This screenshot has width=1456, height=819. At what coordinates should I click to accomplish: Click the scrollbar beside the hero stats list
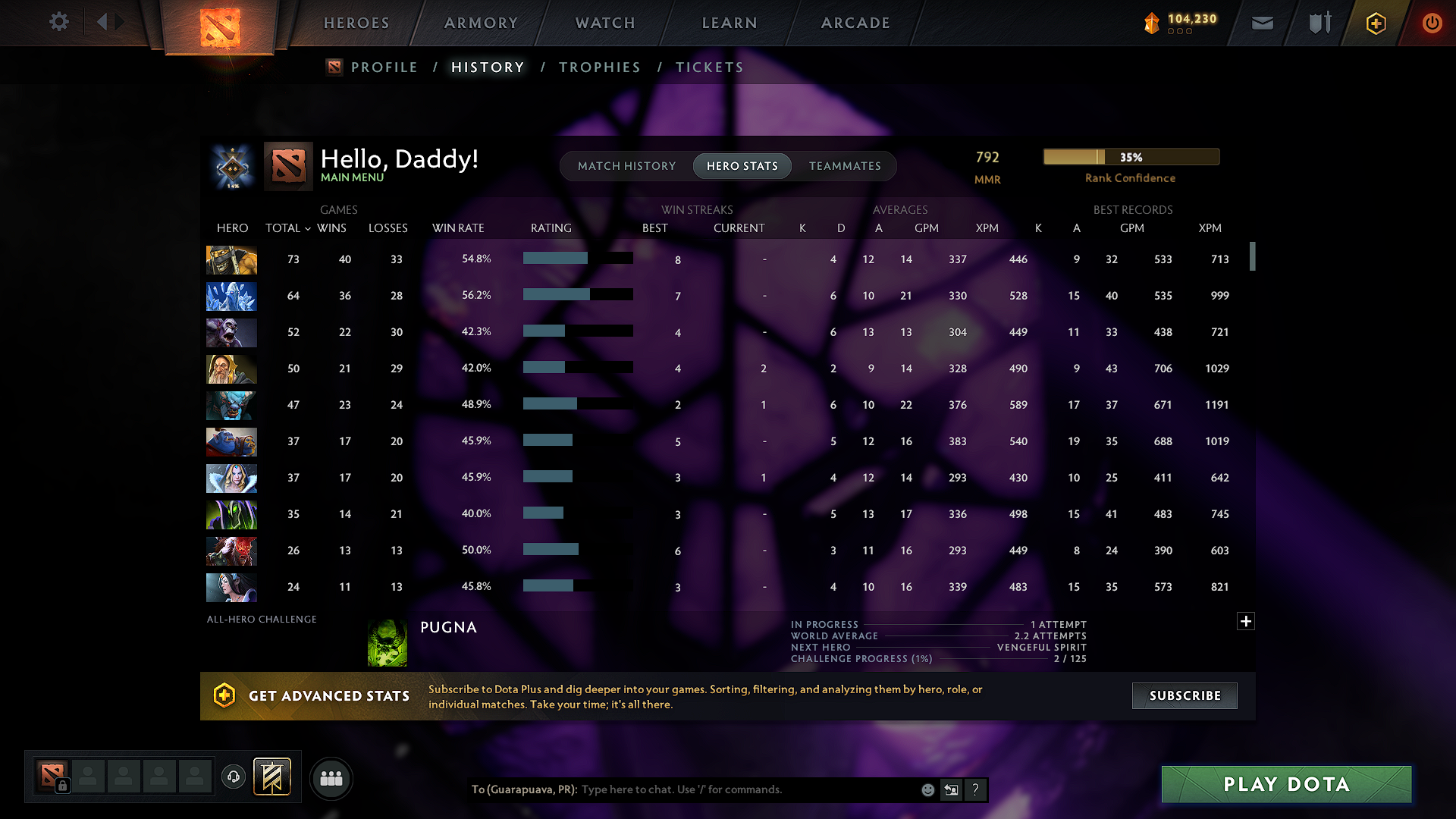(1254, 259)
